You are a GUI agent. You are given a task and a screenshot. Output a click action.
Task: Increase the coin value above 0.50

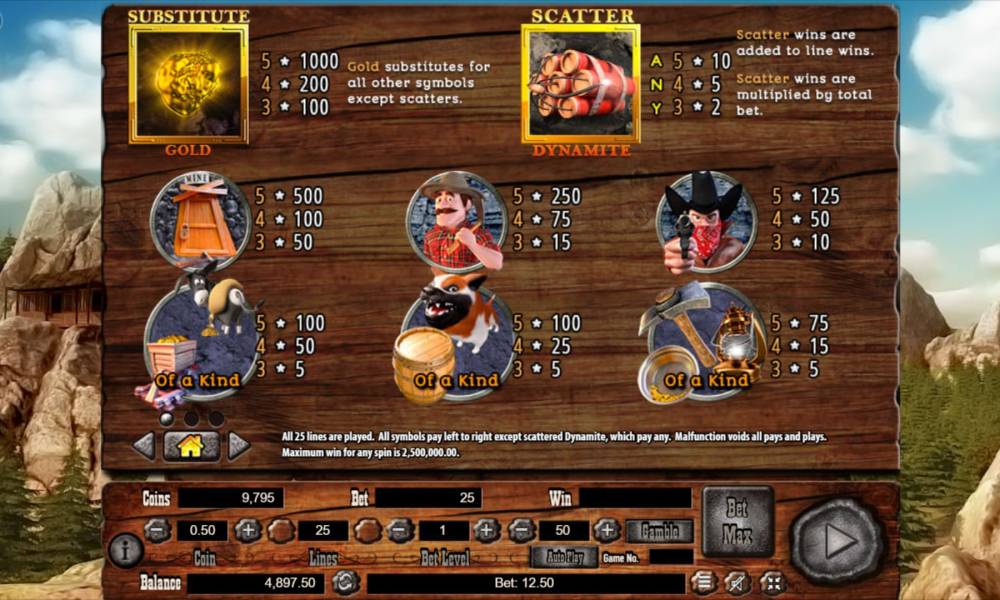pos(247,531)
